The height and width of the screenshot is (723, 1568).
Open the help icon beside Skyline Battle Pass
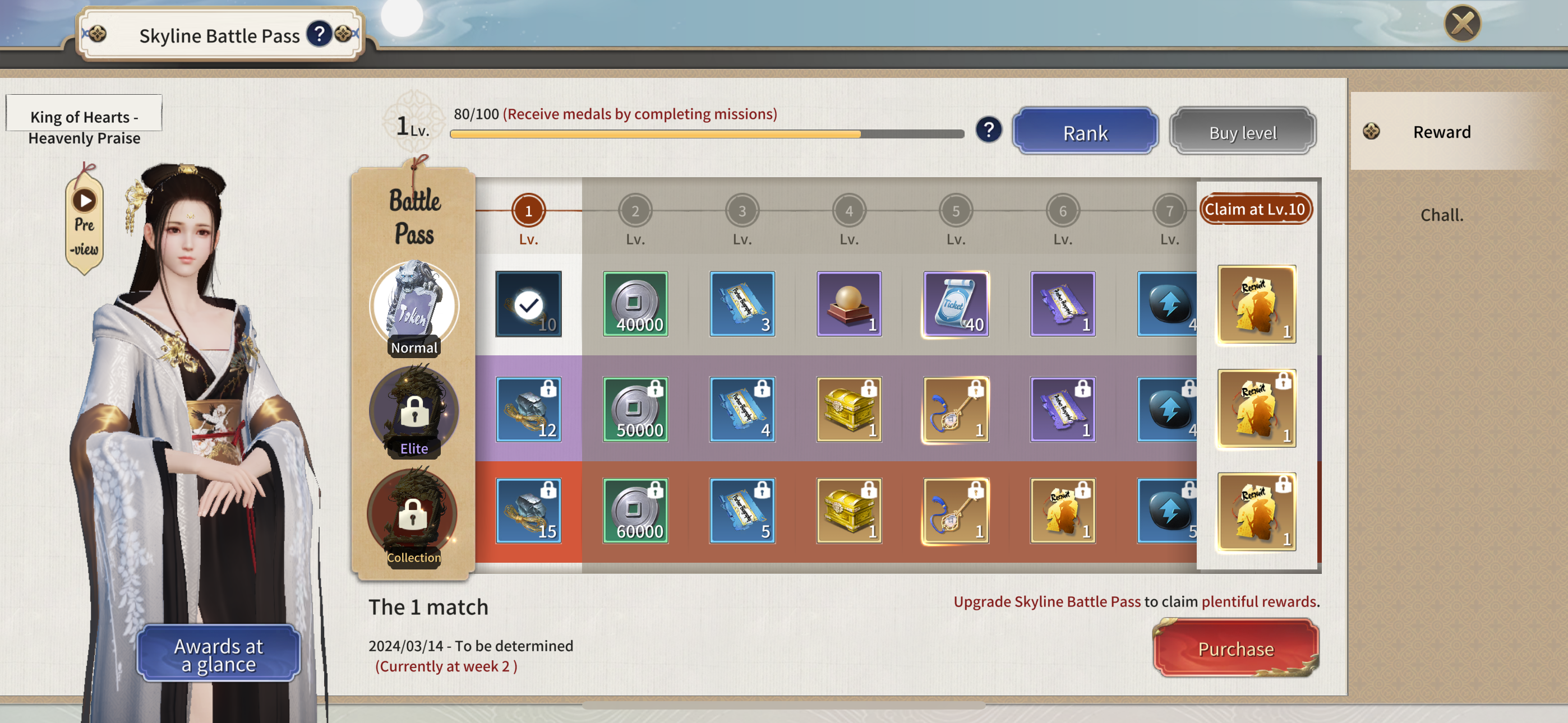[319, 34]
